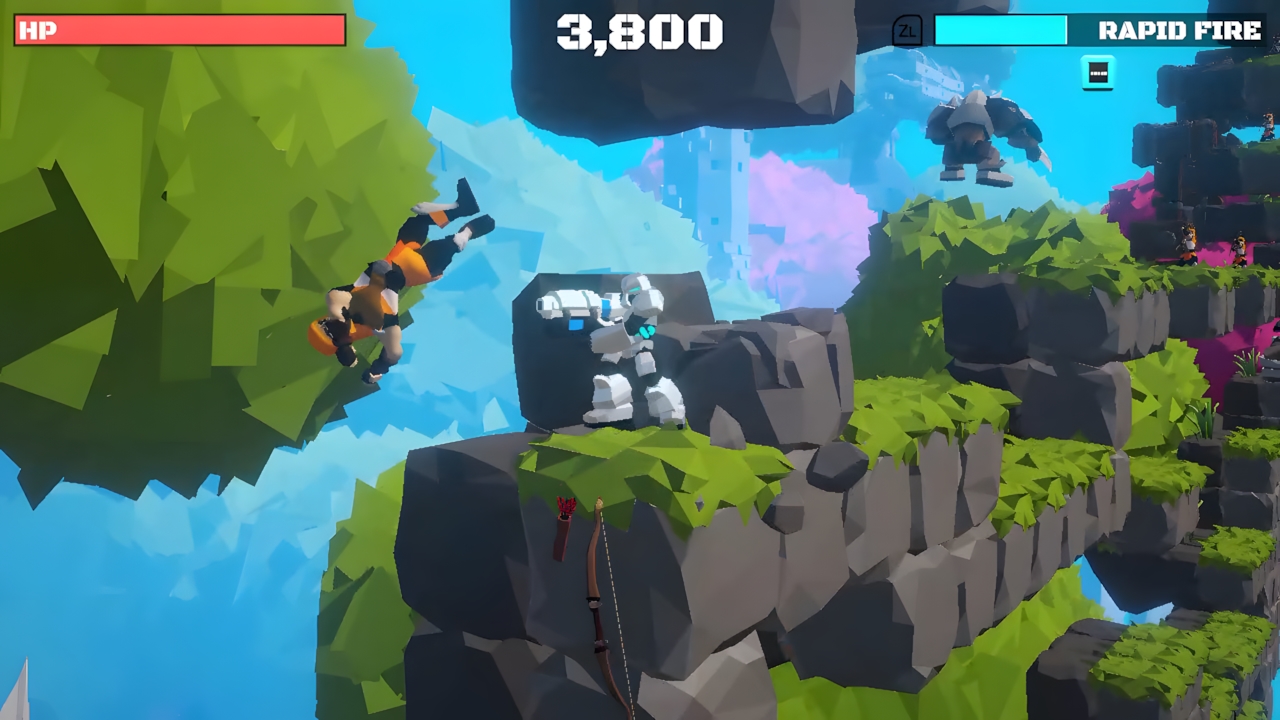Click the cyan rapid fire charge bar

tap(1000, 31)
